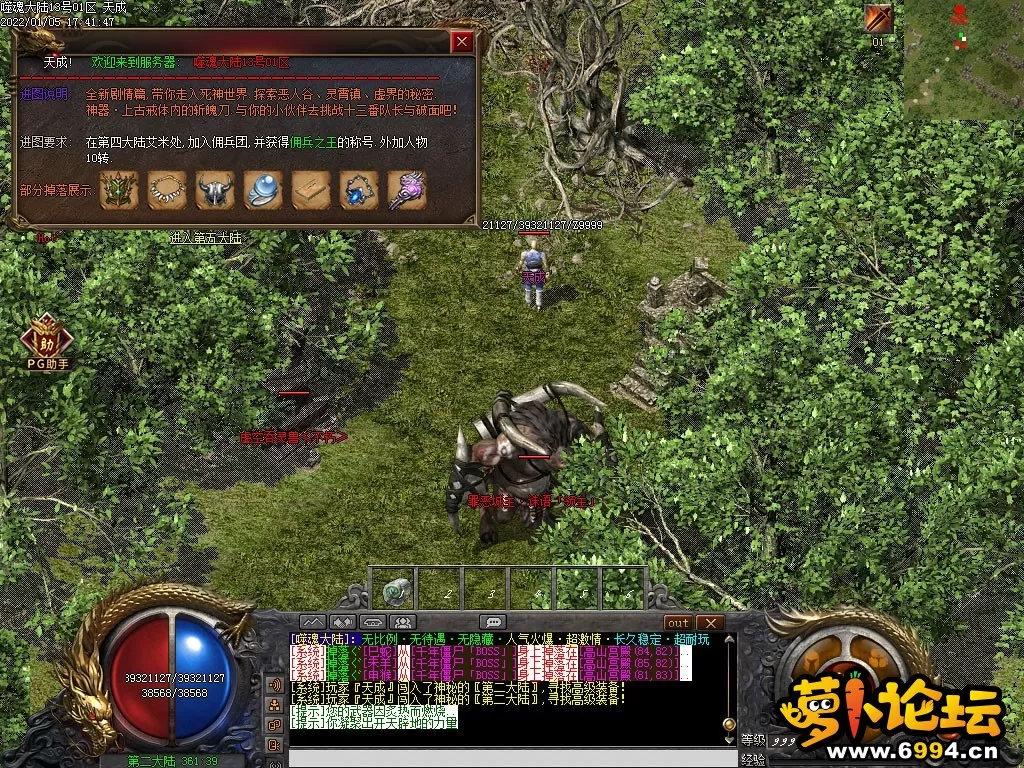Close the server welcome dialog

[x=461, y=42]
